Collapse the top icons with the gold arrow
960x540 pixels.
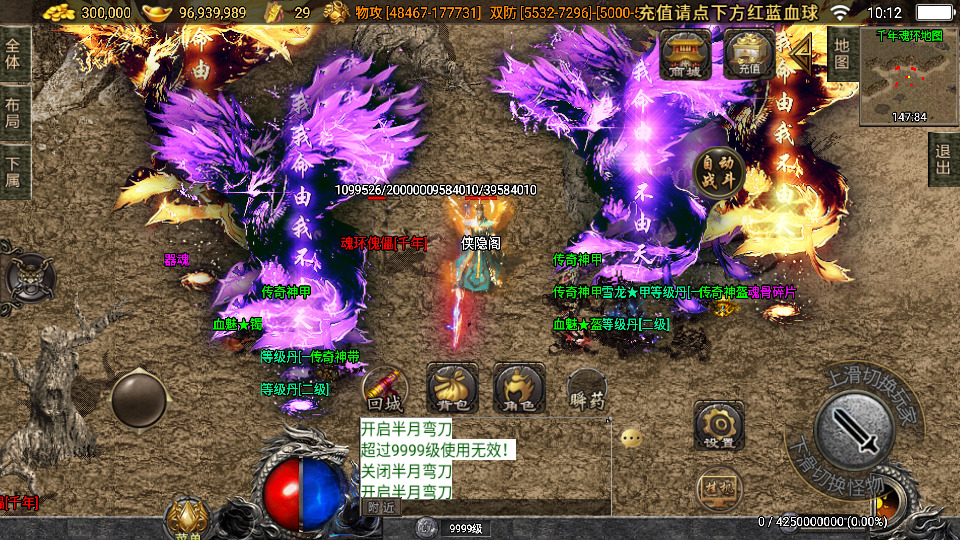[802, 54]
